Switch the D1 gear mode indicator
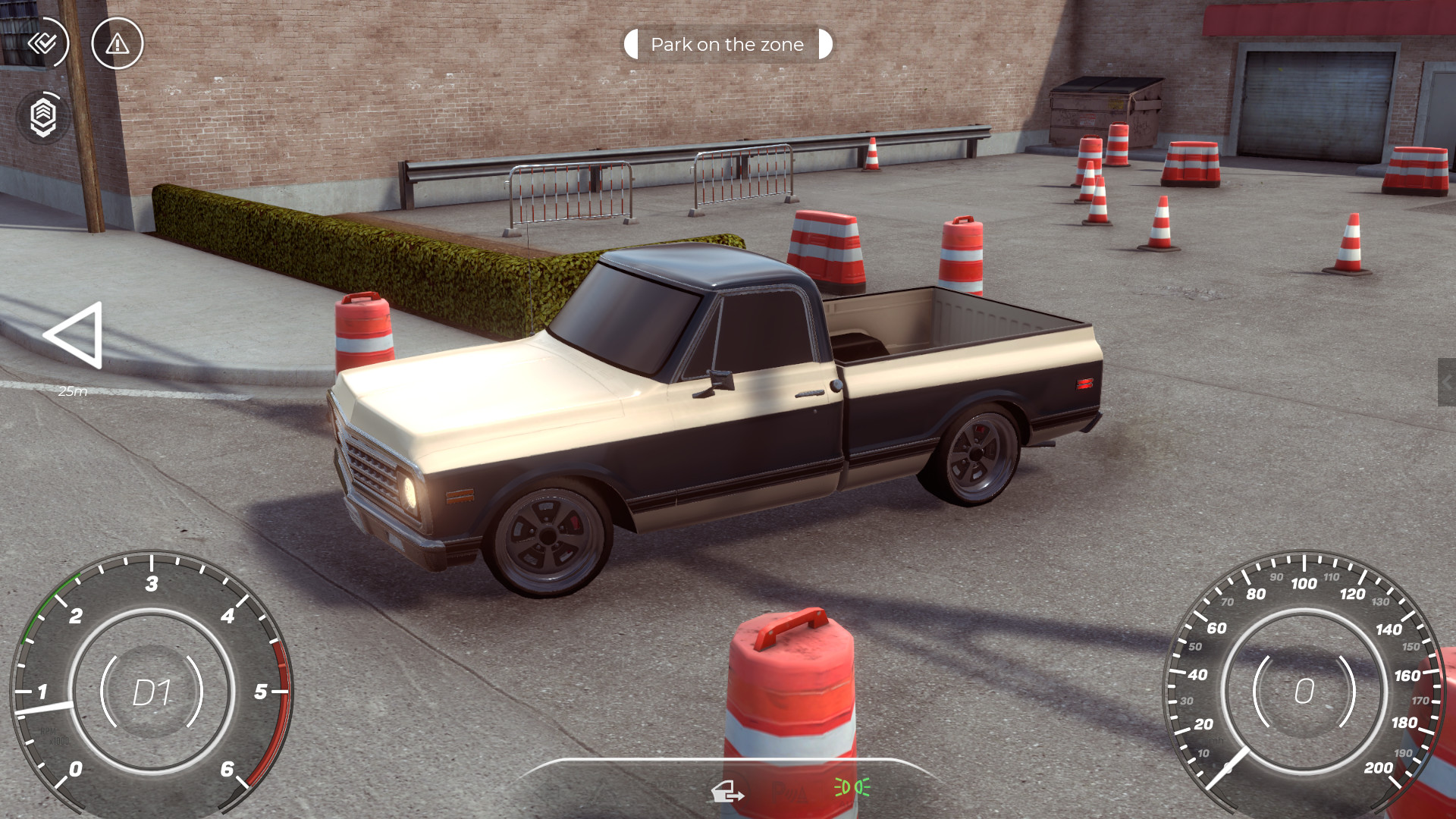The height and width of the screenshot is (819, 1456). tap(152, 690)
